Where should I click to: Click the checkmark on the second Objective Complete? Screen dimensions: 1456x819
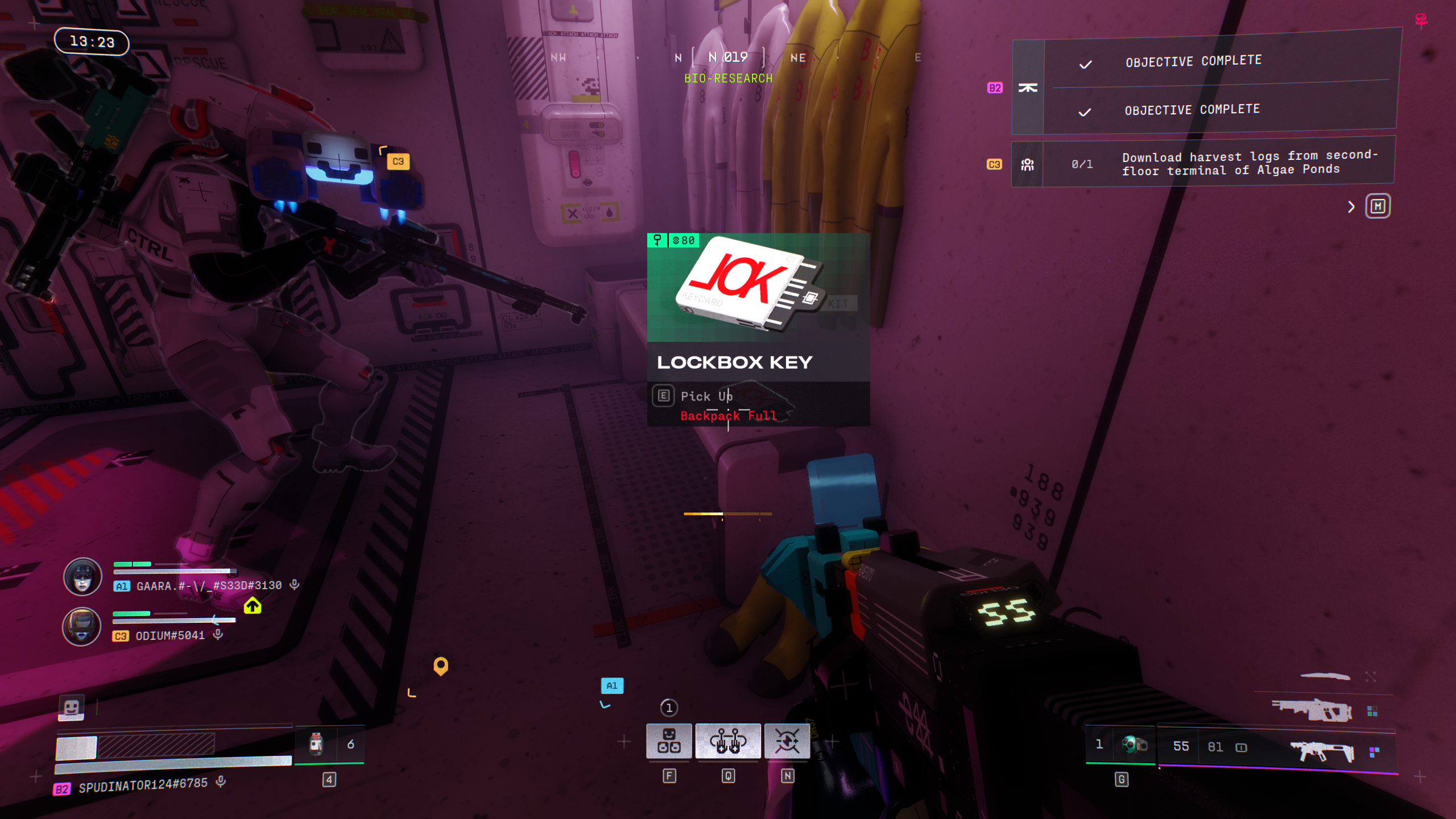[x=1086, y=112]
